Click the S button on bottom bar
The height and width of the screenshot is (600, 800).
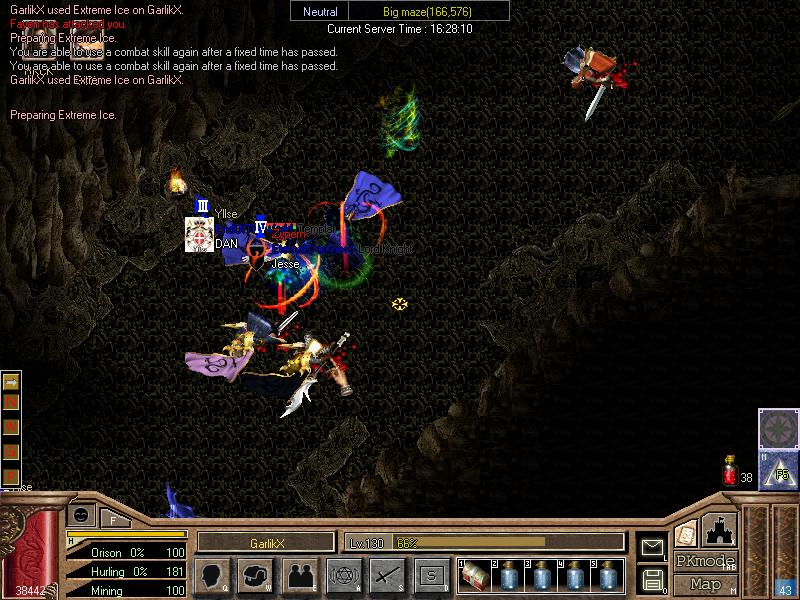(x=430, y=576)
